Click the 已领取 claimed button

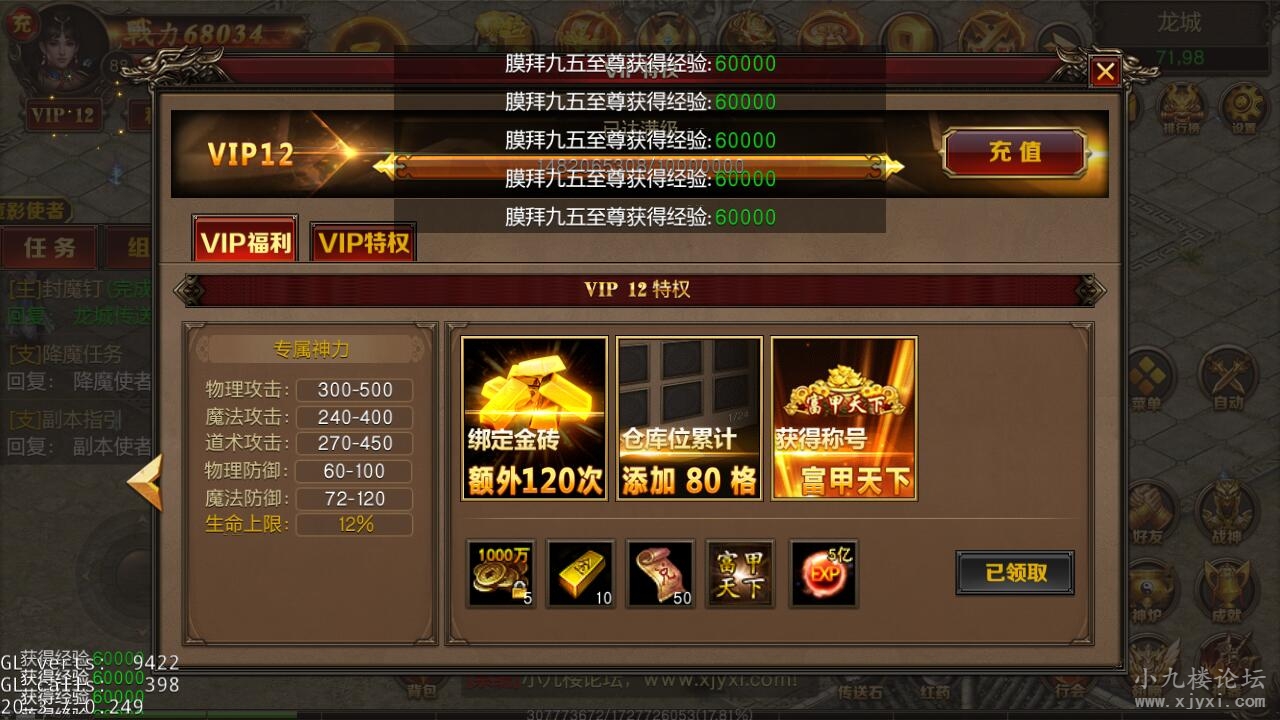point(1016,573)
